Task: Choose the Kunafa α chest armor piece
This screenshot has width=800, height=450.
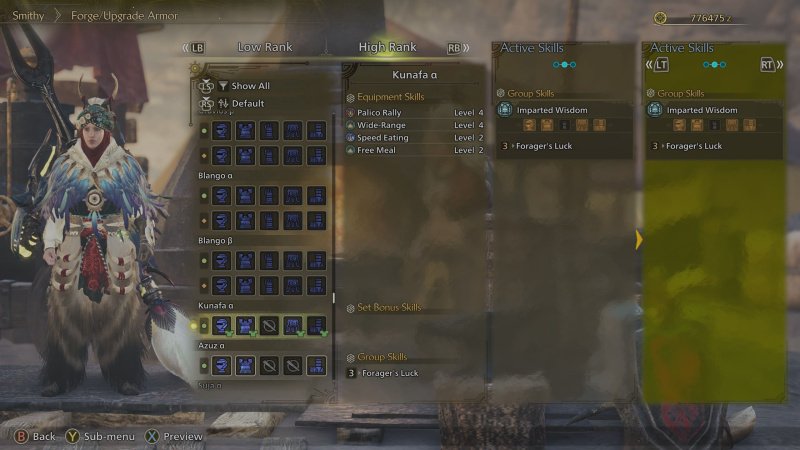Action: pos(245,325)
